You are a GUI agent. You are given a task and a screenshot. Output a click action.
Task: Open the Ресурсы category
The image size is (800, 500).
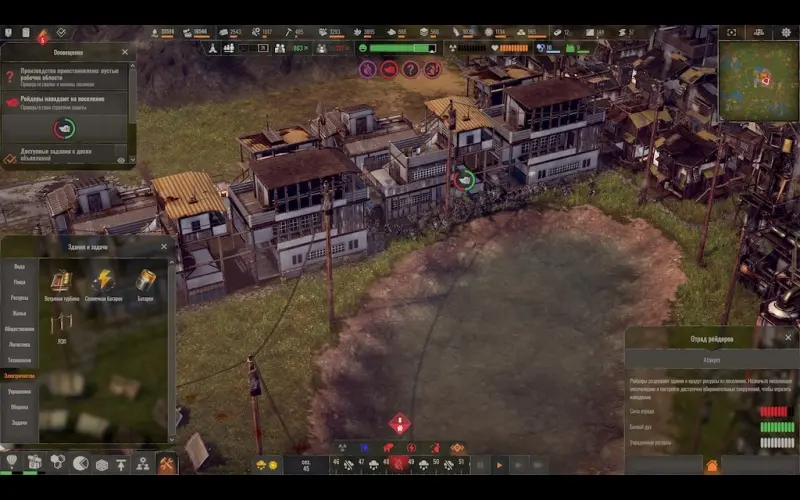coord(19,298)
